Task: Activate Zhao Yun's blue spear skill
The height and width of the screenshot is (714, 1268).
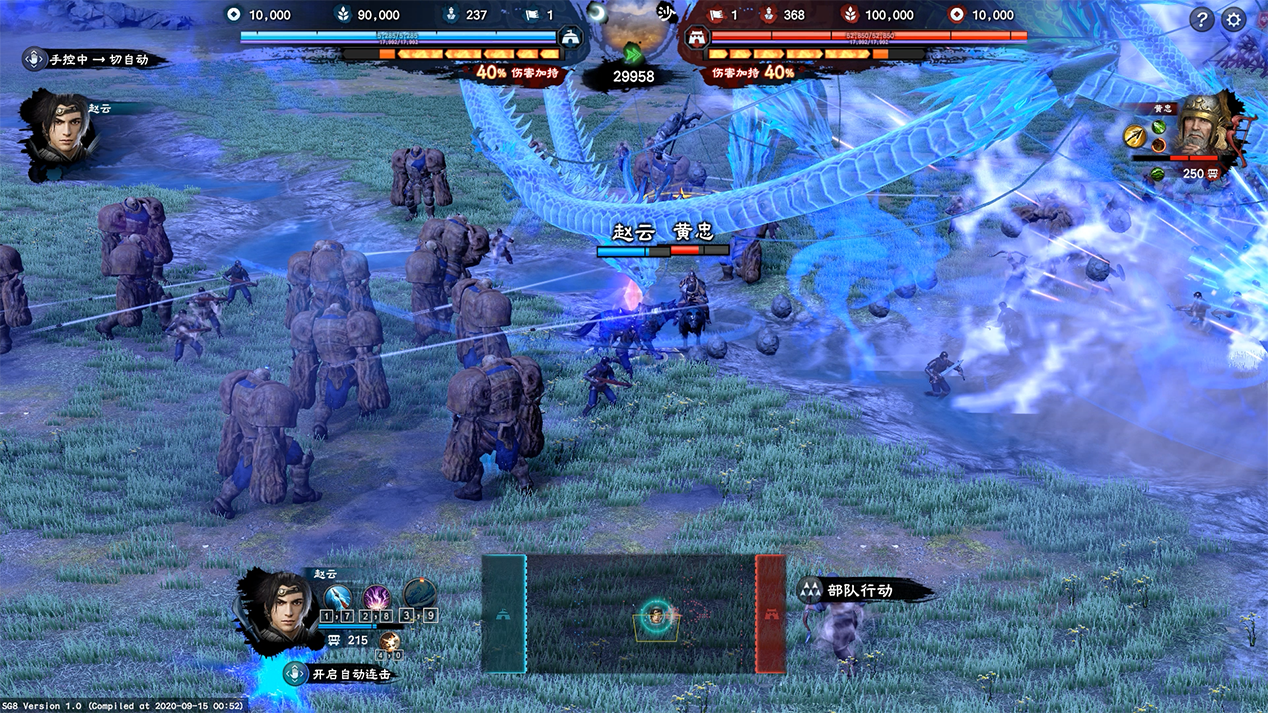Action: click(x=338, y=598)
